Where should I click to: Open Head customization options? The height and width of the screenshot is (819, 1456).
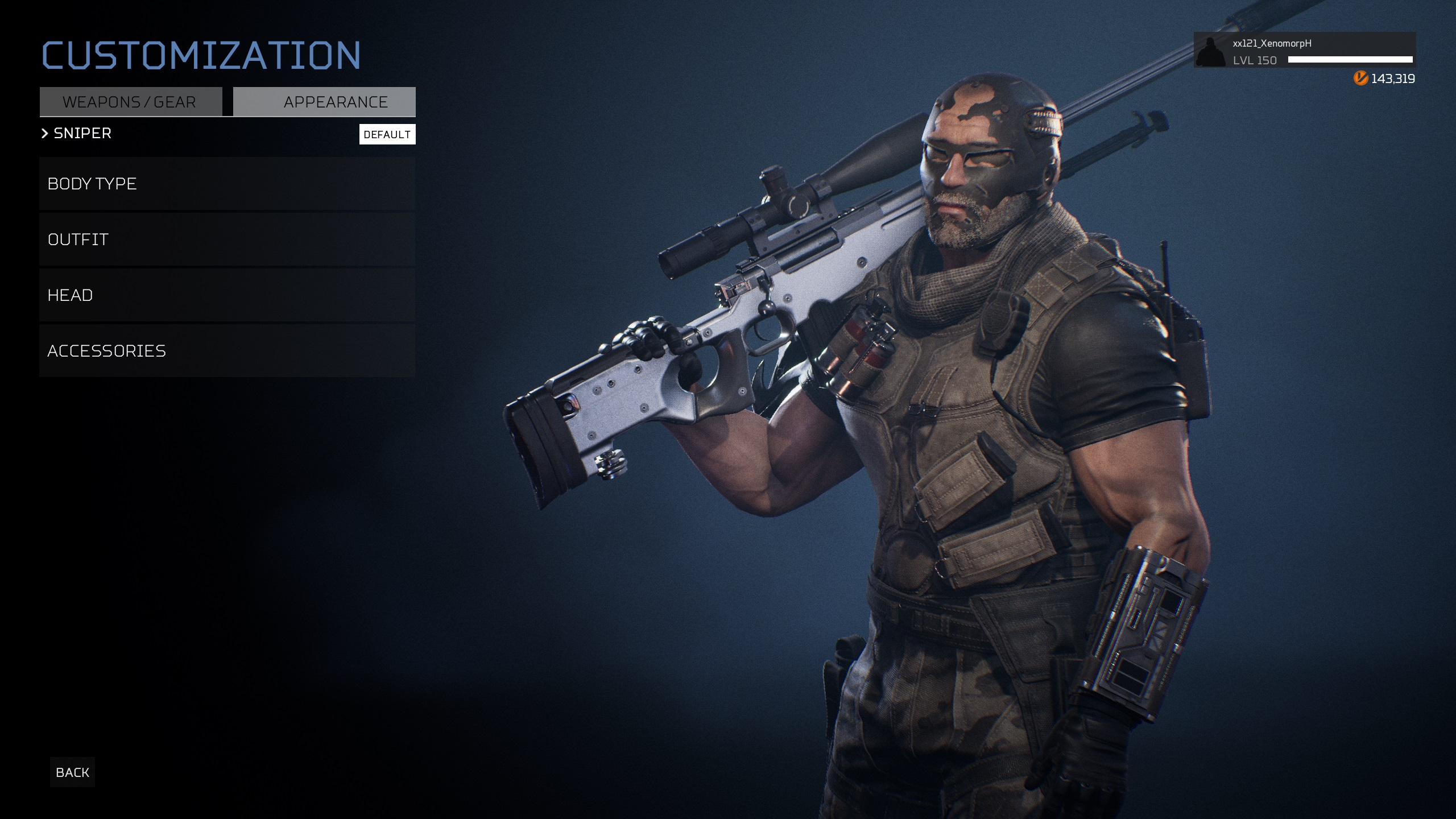(227, 295)
